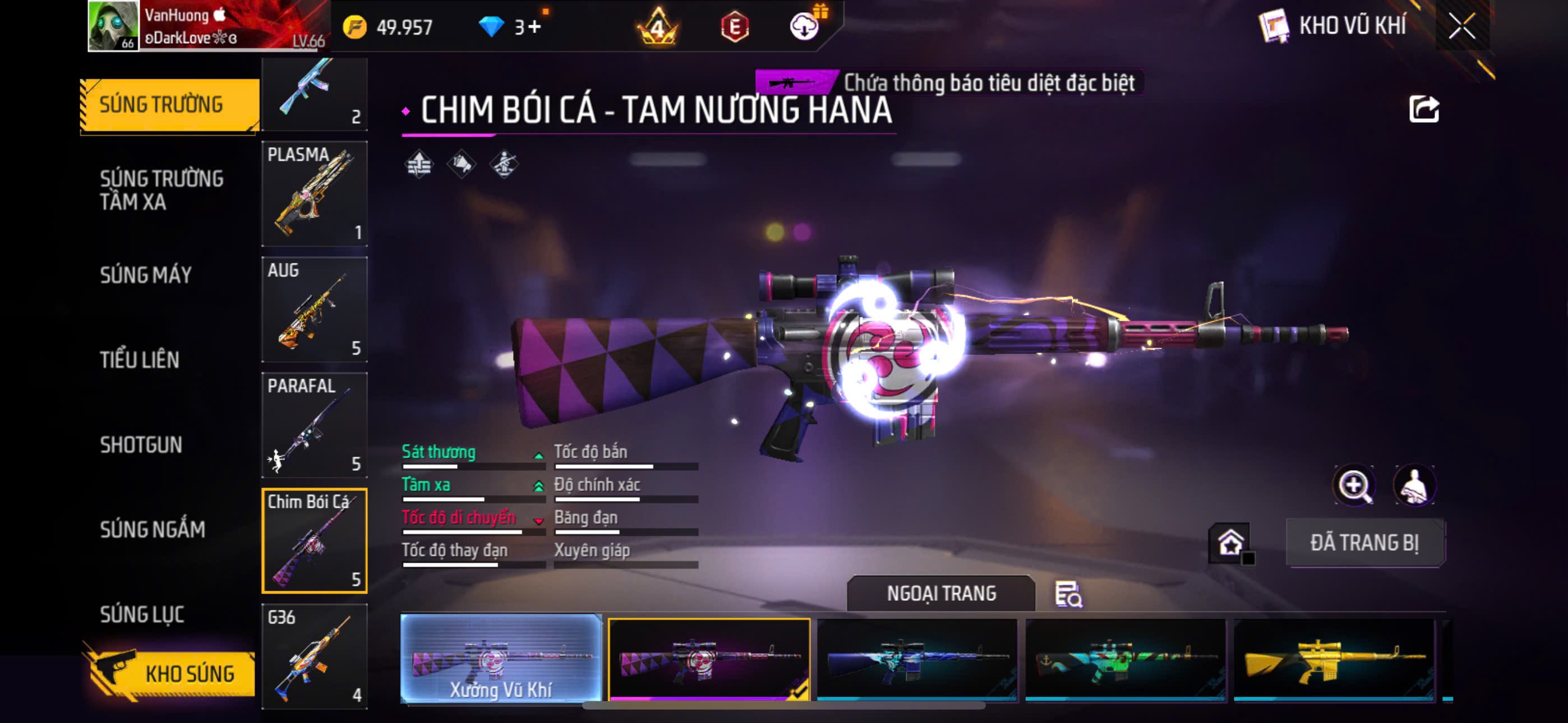This screenshot has height=723, width=1568.
Task: Choose the TIỂU LIÊN category
Action: 140,360
